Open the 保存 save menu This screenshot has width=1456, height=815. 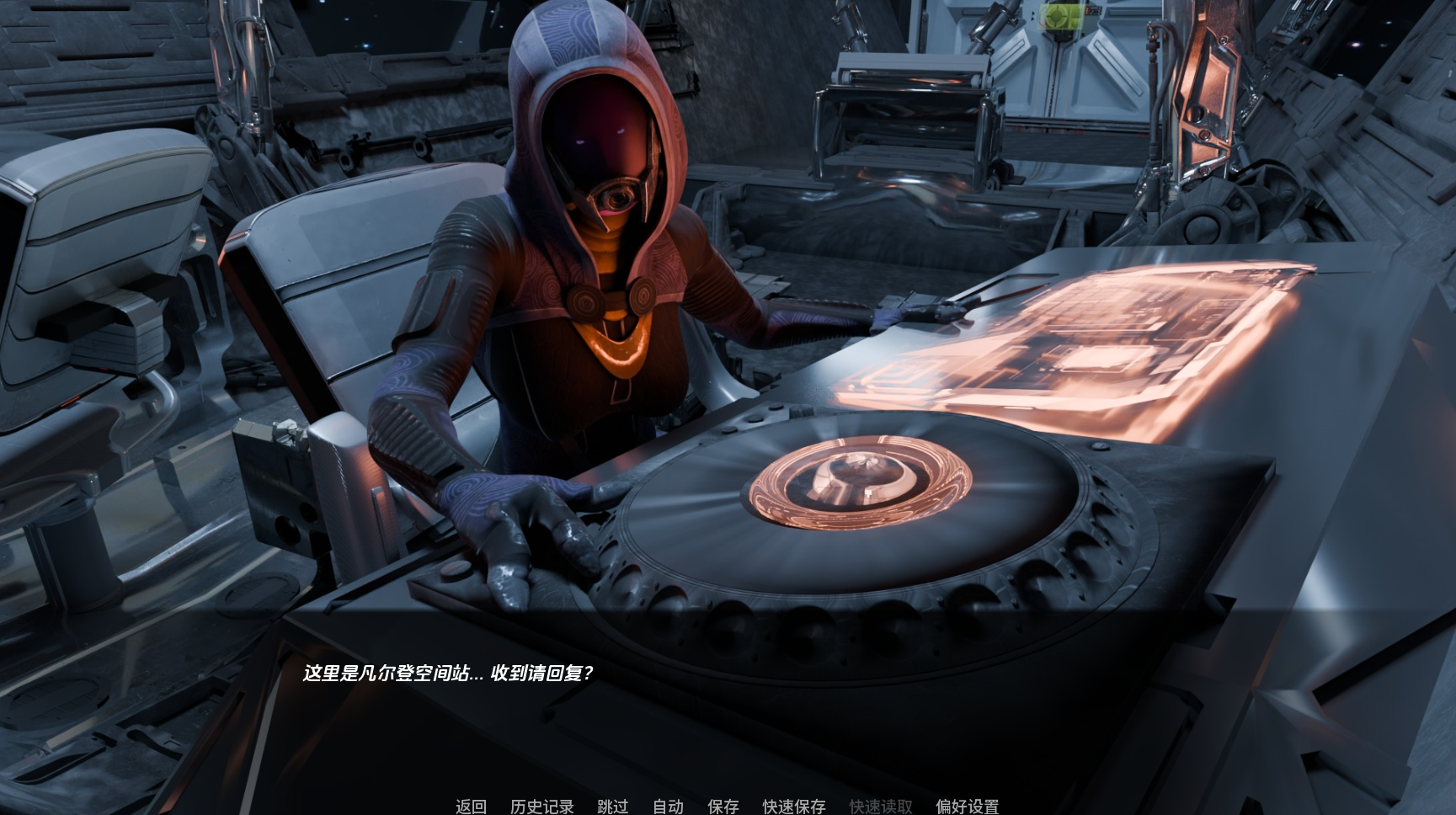(723, 806)
